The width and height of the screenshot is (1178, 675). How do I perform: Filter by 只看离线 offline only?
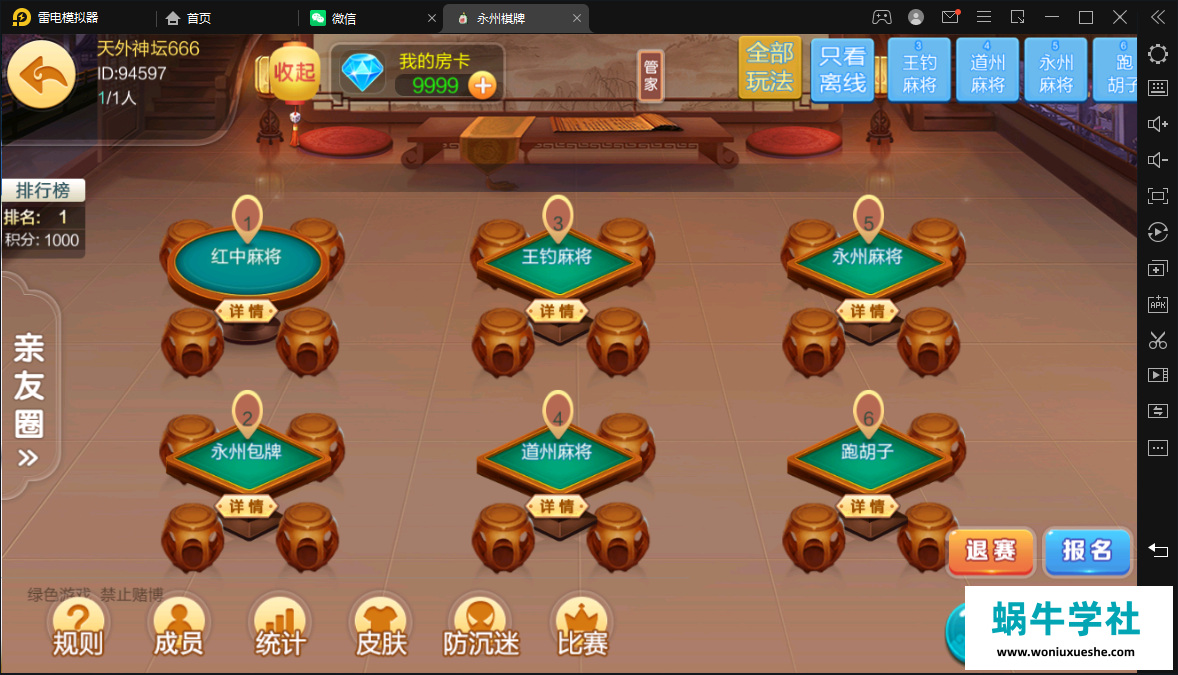pyautogui.click(x=842, y=70)
